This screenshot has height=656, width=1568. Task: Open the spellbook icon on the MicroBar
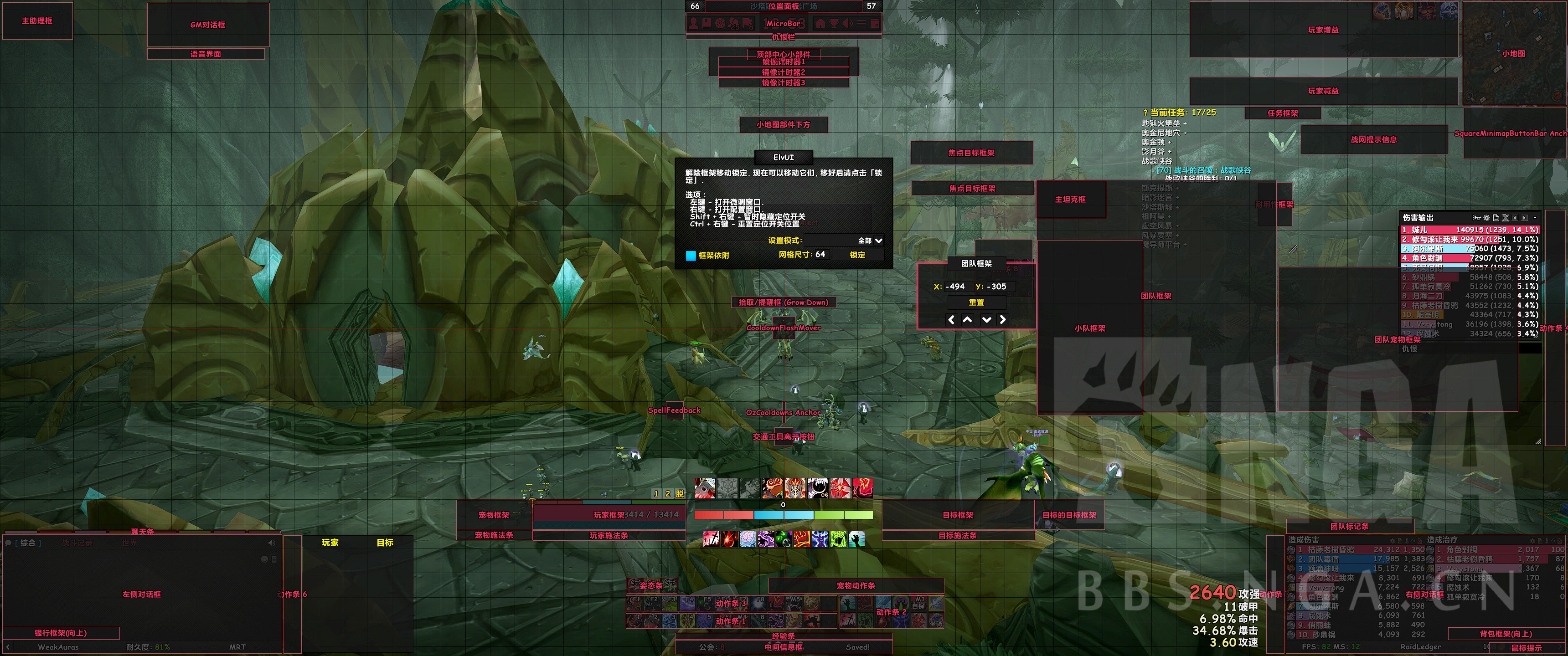tap(707, 24)
